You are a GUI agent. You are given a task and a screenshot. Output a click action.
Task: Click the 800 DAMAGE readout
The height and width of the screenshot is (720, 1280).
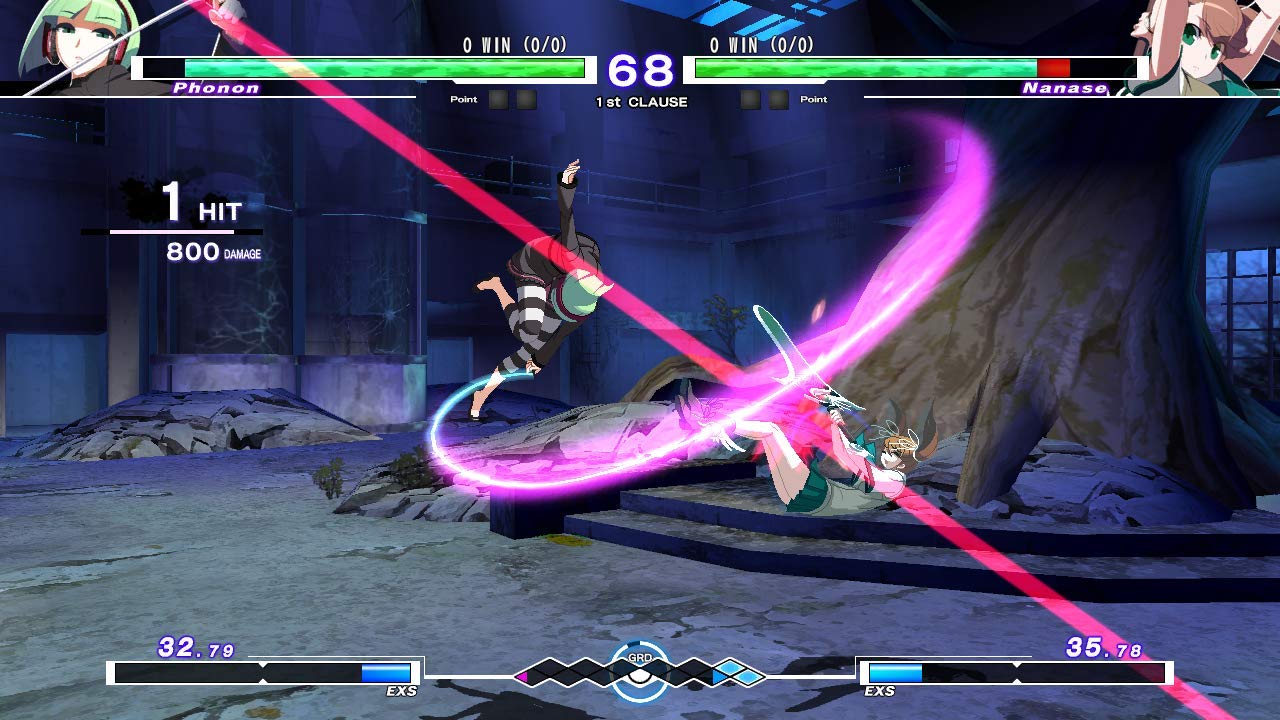pos(212,254)
